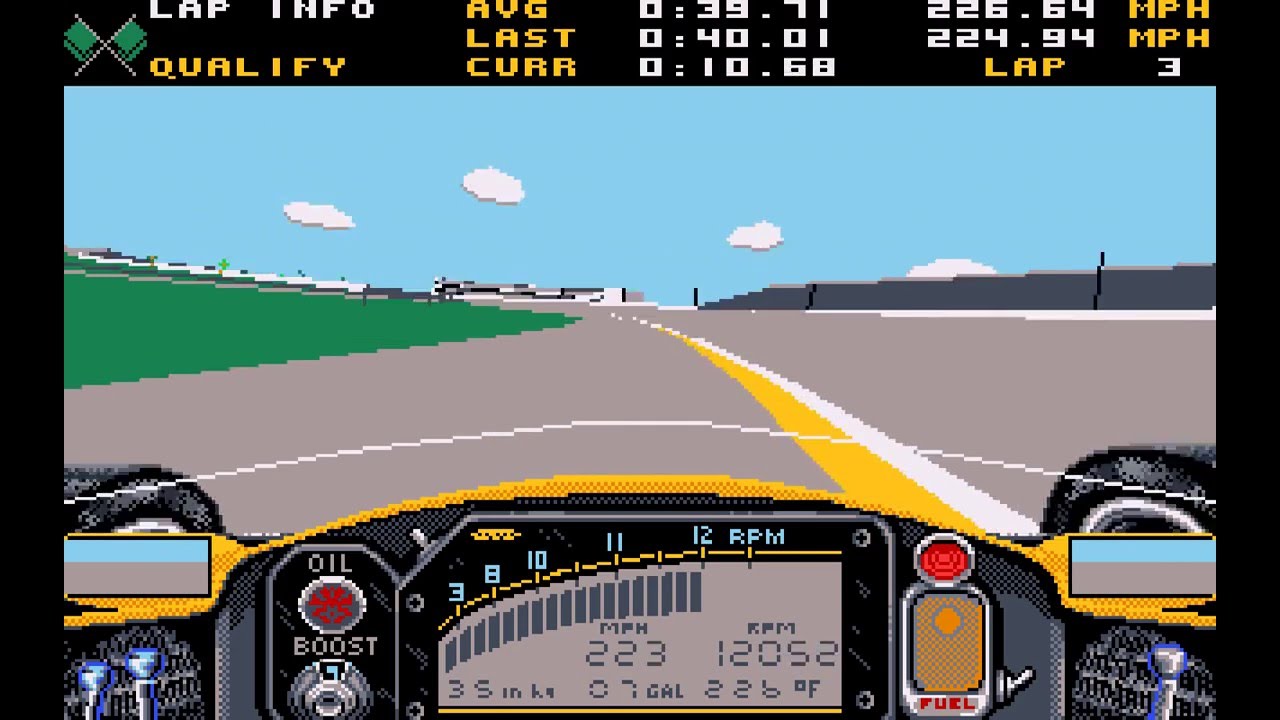Image resolution: width=1280 pixels, height=720 pixels.
Task: Tap the RPM label on the tachometer
Action: [757, 537]
